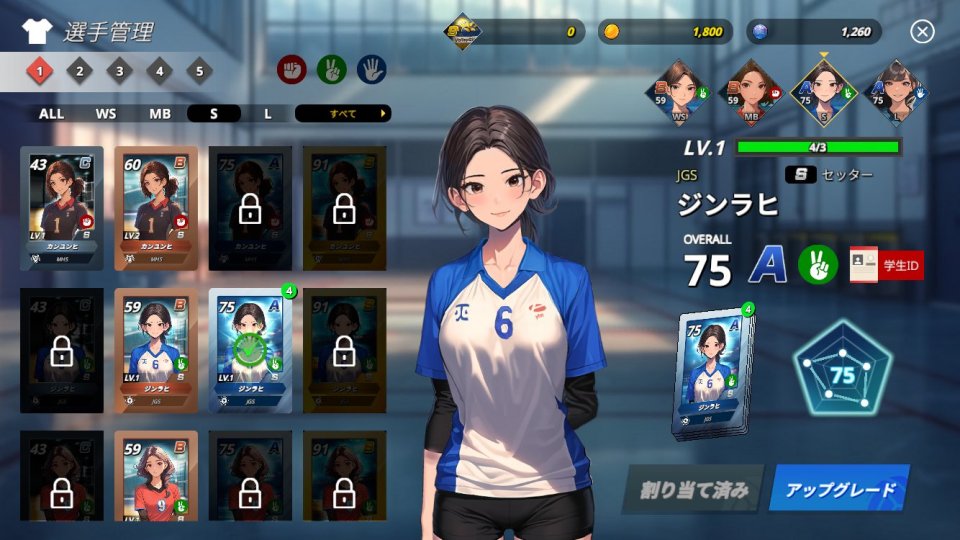Go to team slot diamond 5
This screenshot has height=540, width=960.
[x=200, y=71]
